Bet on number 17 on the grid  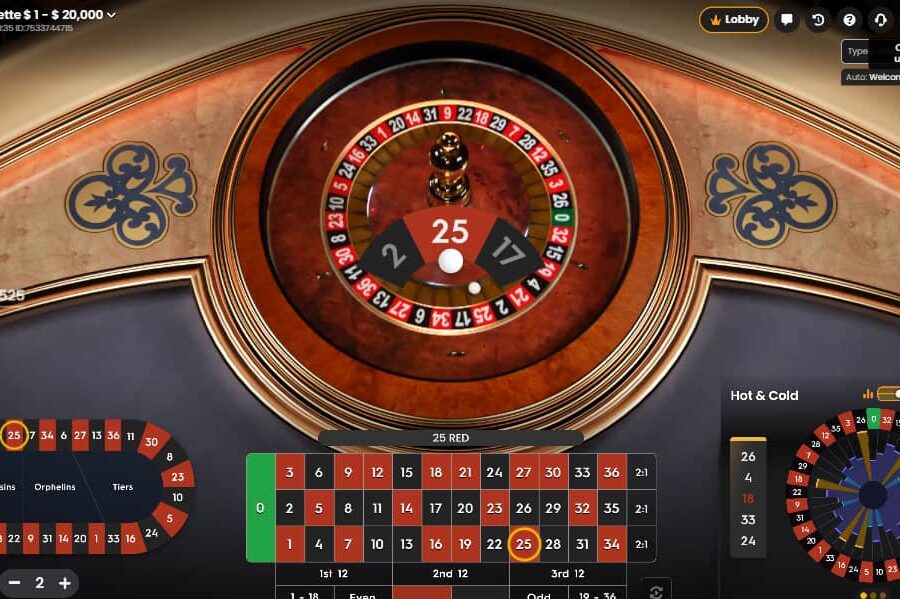click(435, 508)
